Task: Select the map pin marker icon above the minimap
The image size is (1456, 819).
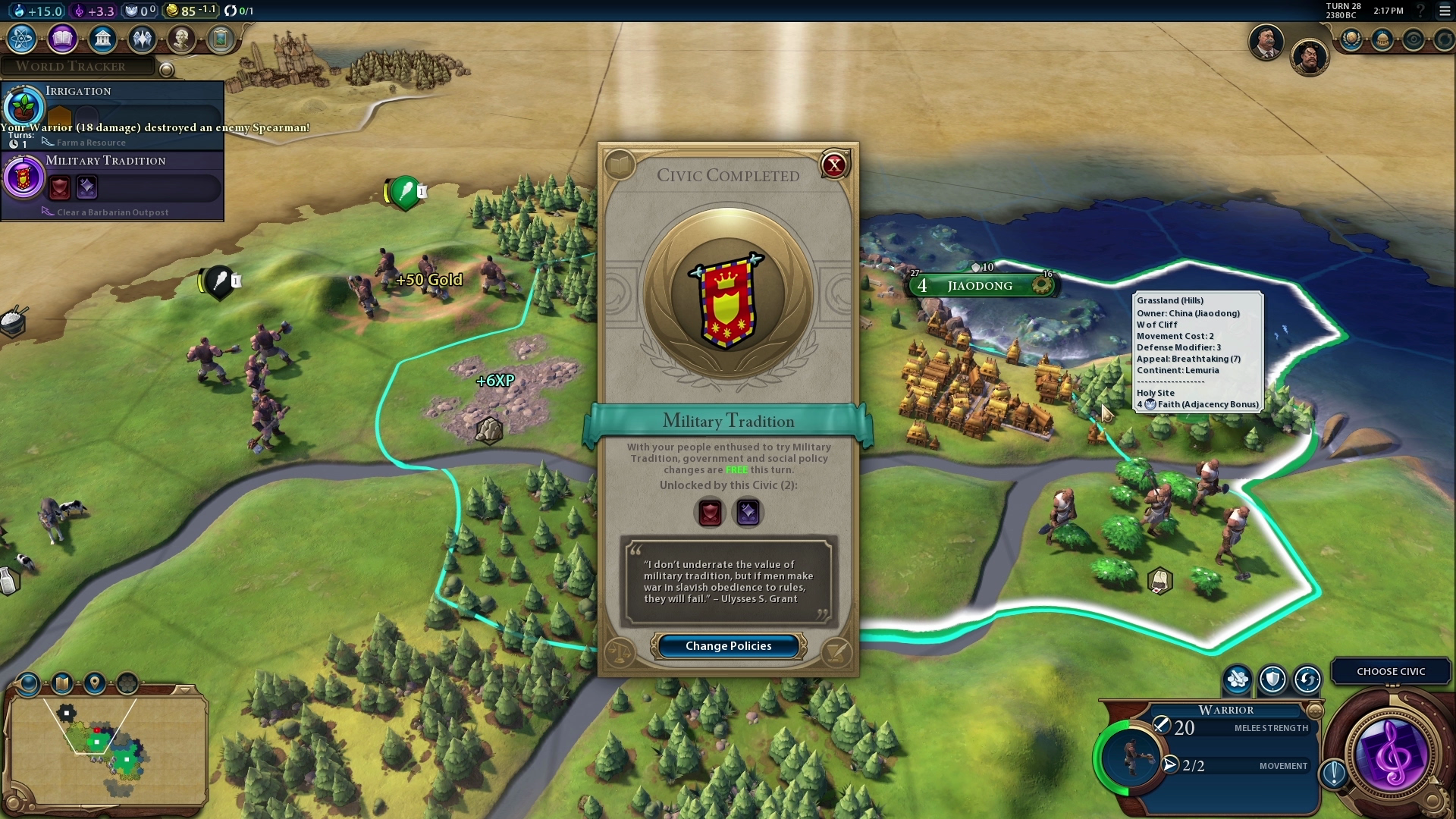Action: [x=93, y=682]
